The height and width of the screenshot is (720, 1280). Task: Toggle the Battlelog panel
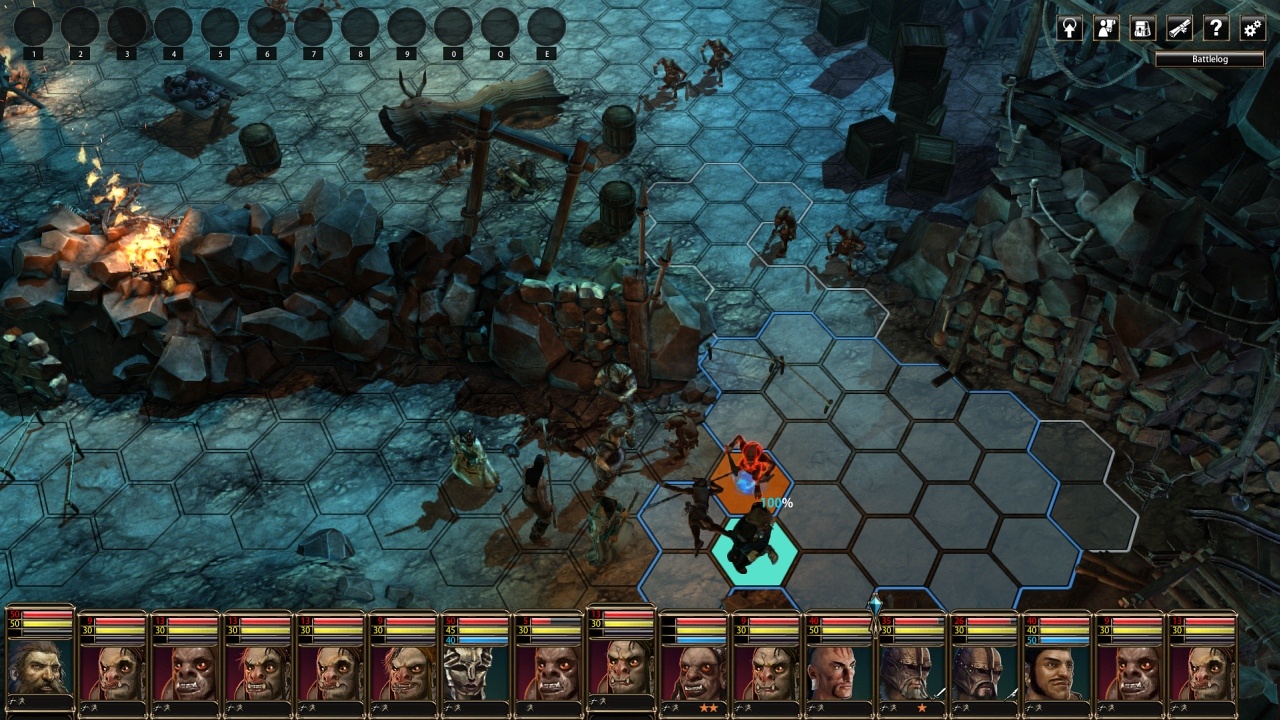pyautogui.click(x=1209, y=59)
